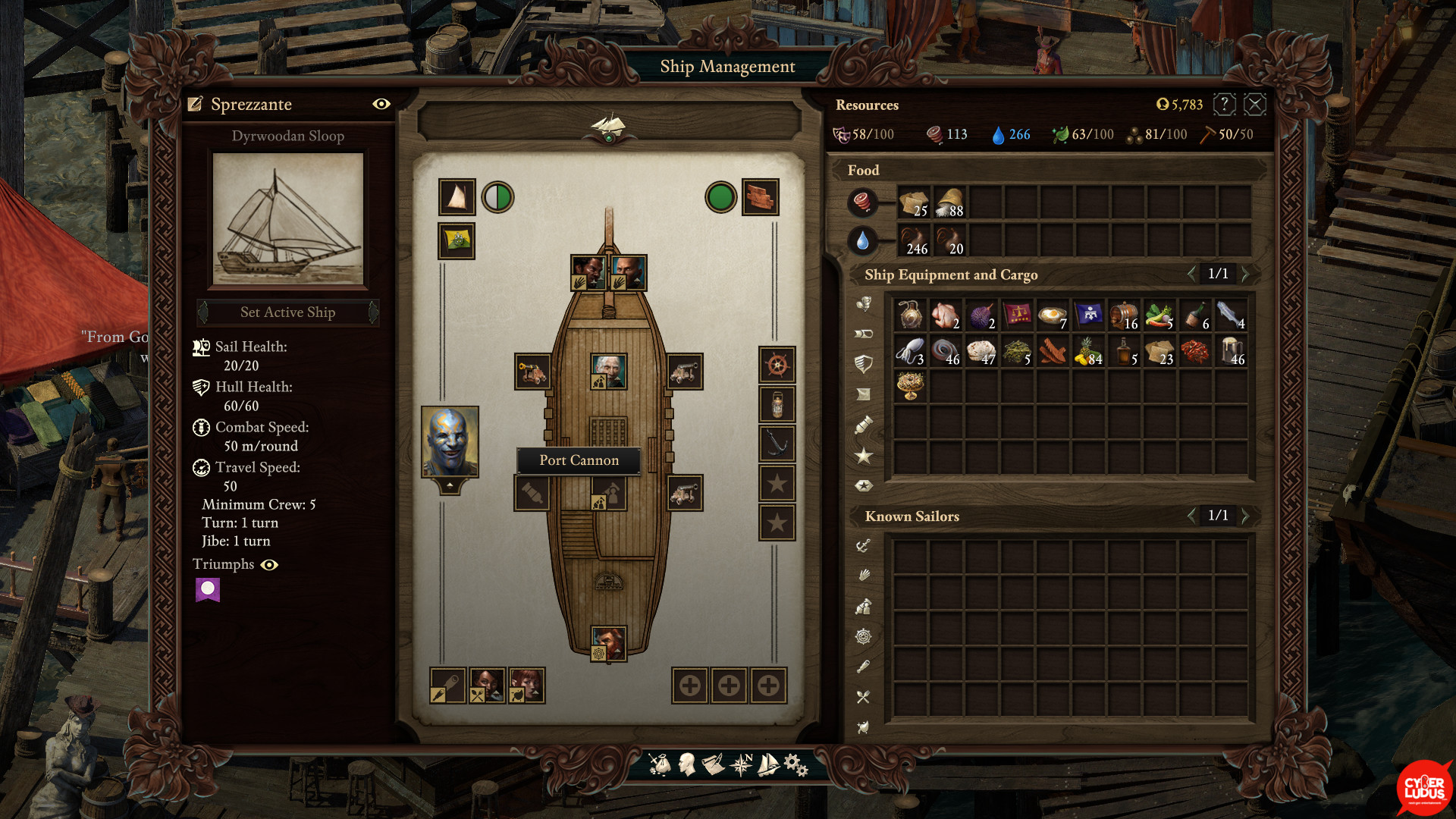Viewport: 1456px width, 819px height.
Task: Rename ship with the pencil edit icon
Action: 196,105
